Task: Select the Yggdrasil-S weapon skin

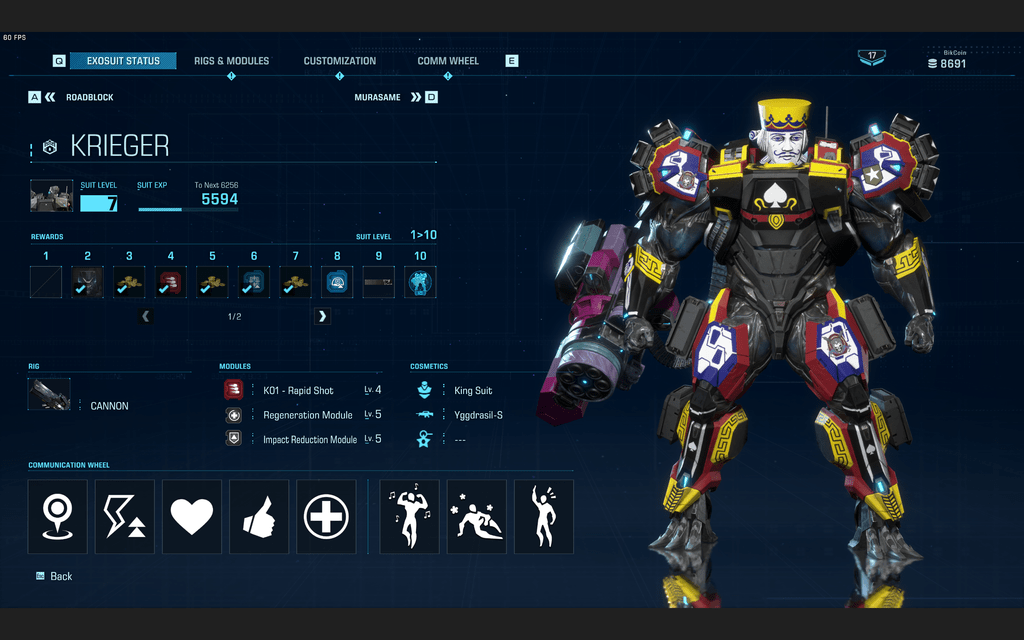Action: click(477, 415)
